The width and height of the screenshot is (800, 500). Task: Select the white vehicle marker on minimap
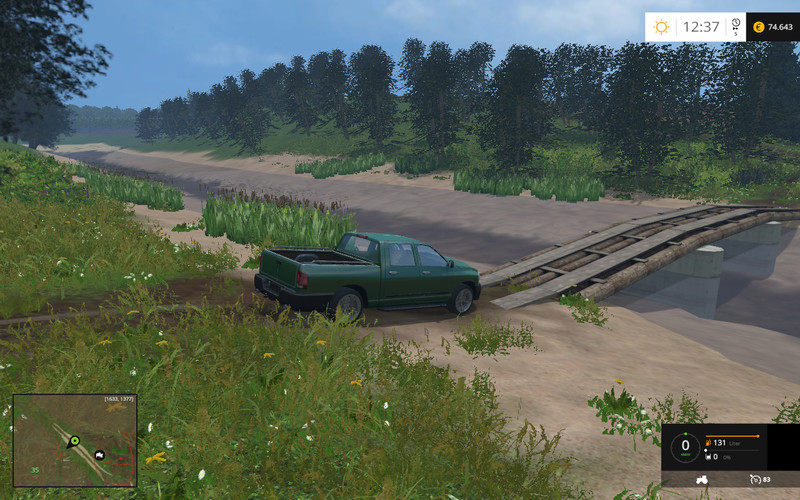[100, 455]
